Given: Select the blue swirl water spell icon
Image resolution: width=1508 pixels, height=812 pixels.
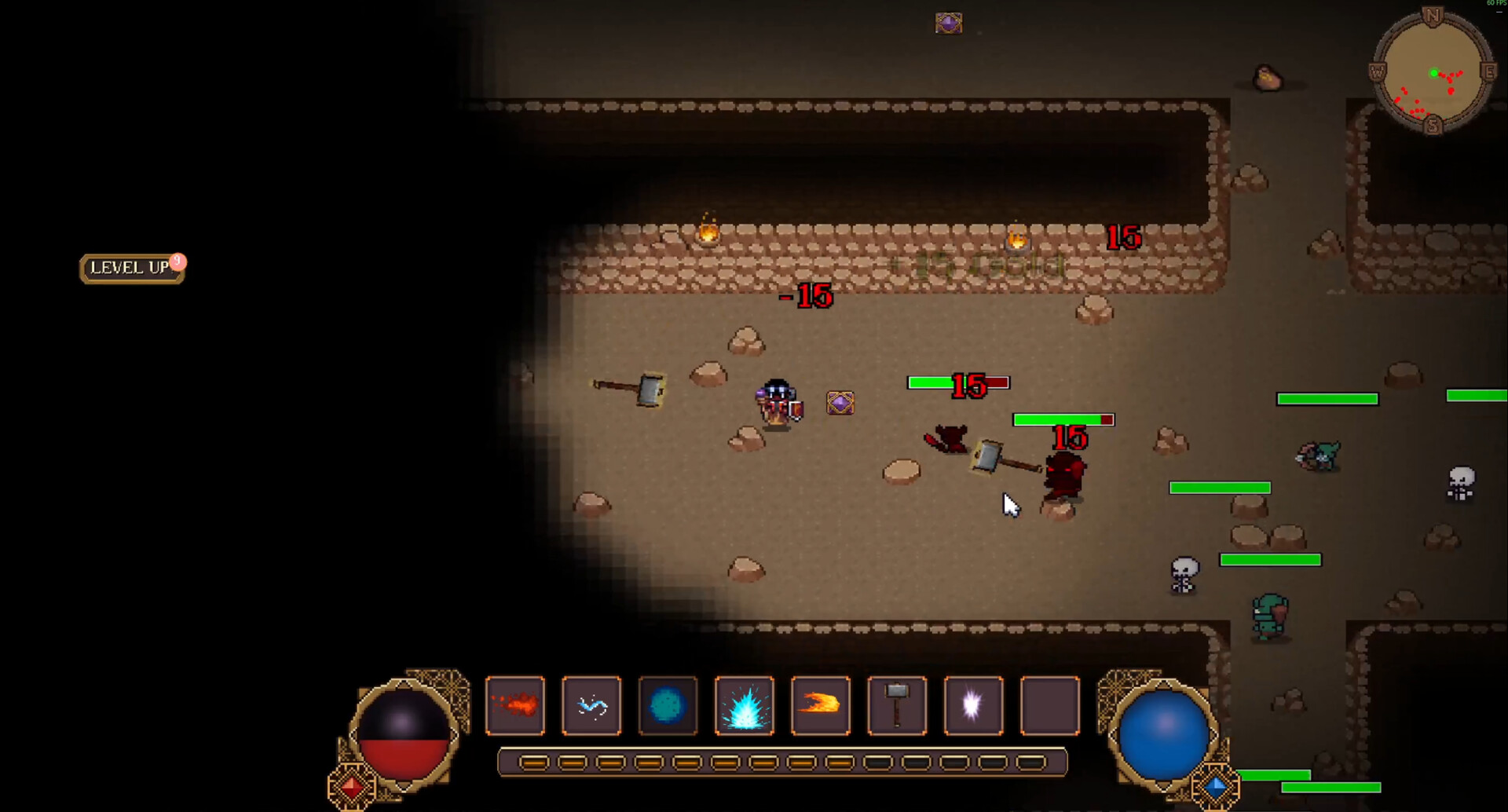Looking at the screenshot, I should (x=591, y=705).
